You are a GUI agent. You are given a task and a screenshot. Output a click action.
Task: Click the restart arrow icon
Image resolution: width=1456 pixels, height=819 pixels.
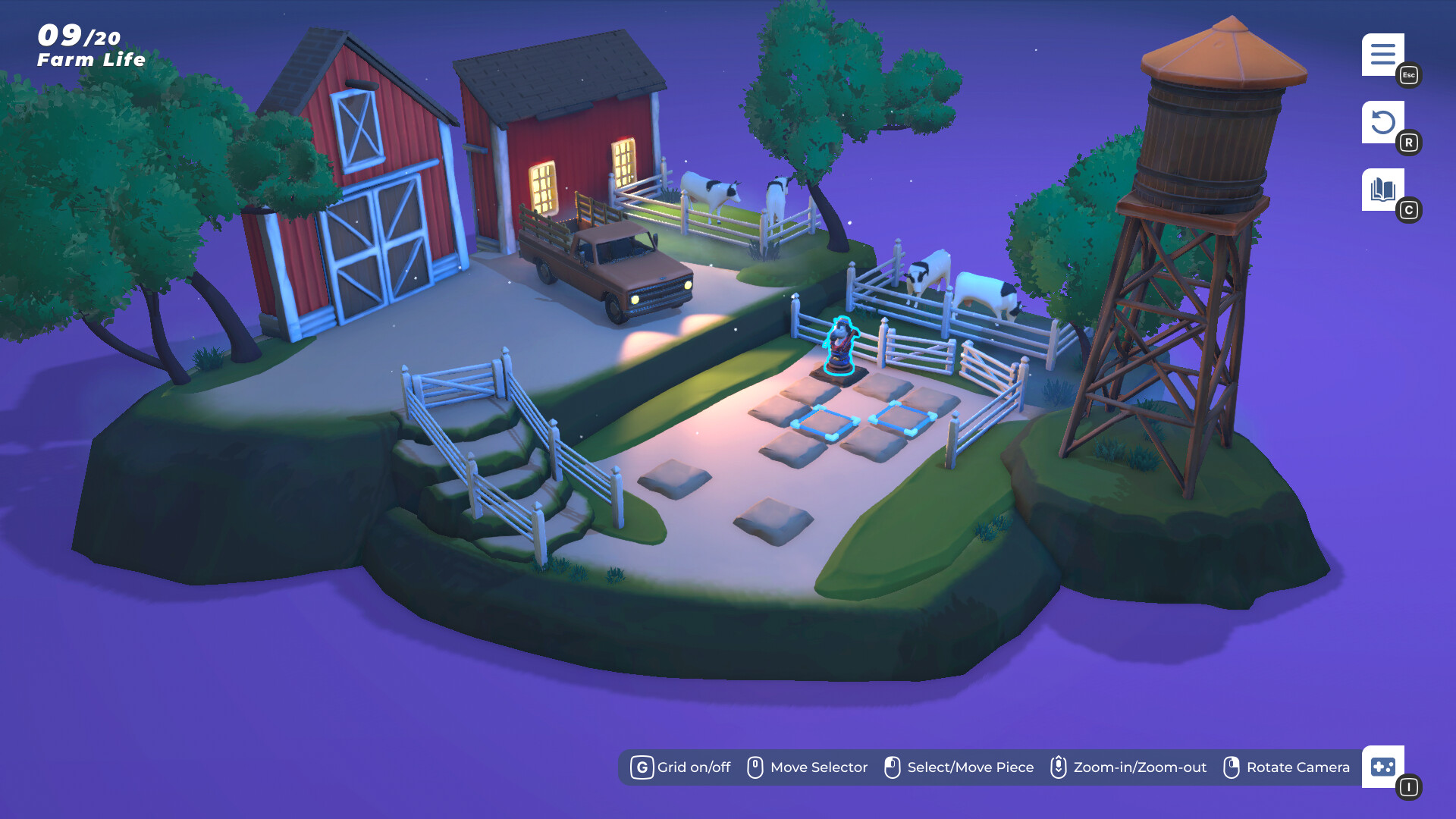[x=1384, y=123]
